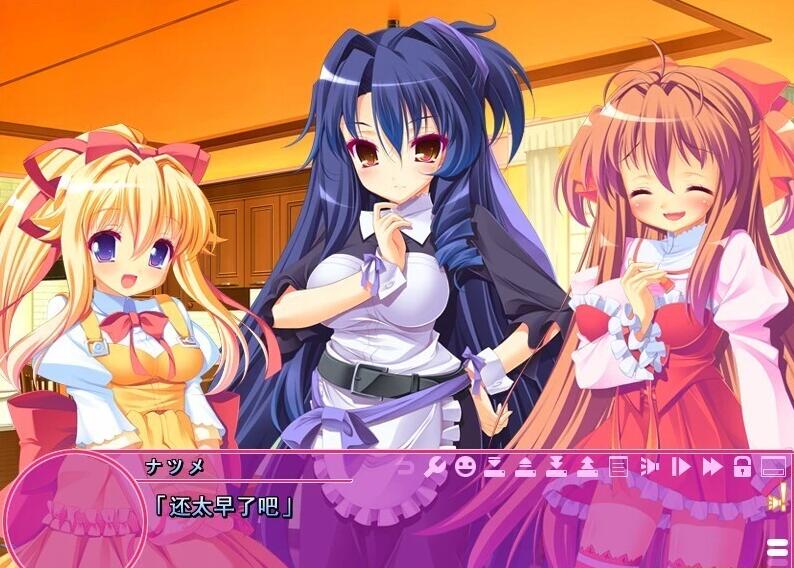
Task: Toggle the padlock icon
Action: coord(742,466)
